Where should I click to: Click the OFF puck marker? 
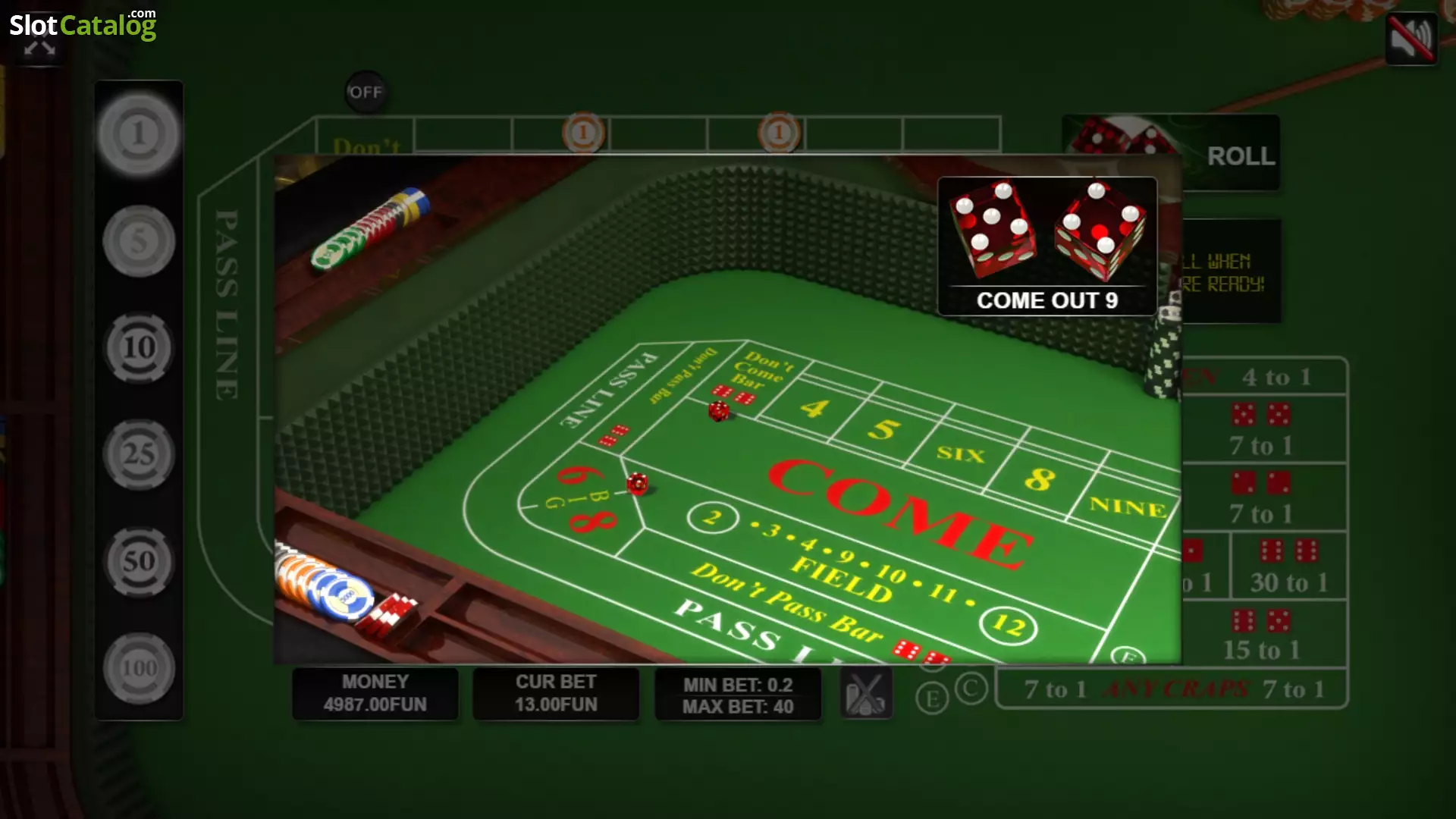pyautogui.click(x=366, y=93)
